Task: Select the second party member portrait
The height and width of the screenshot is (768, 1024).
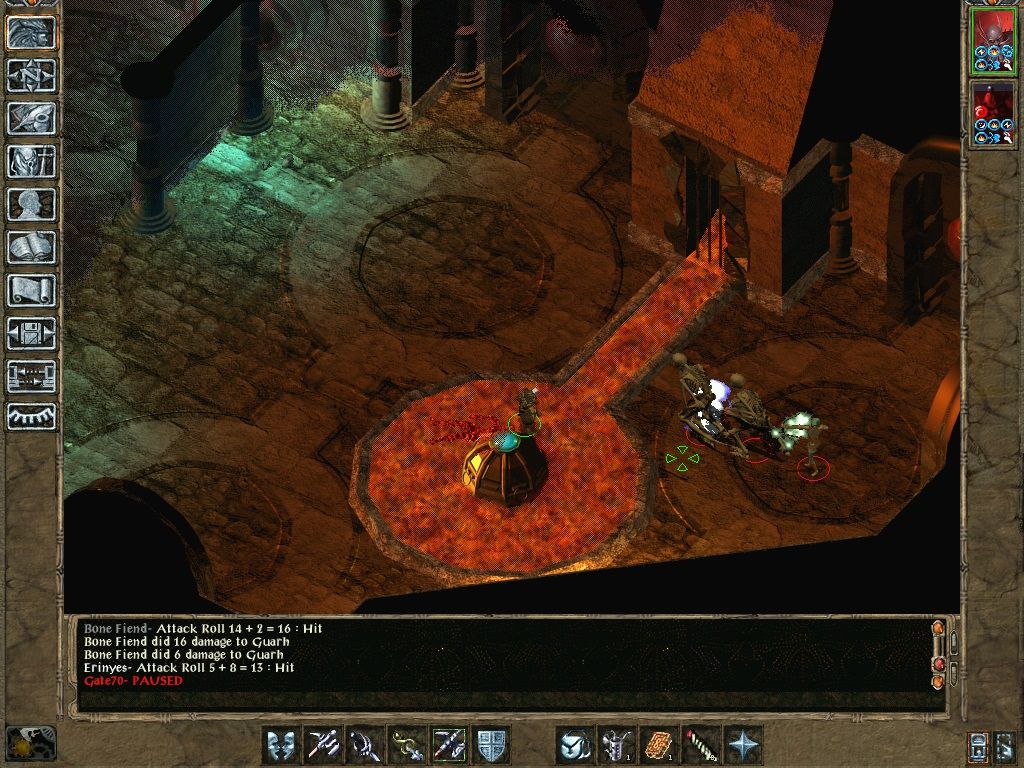Action: [x=993, y=115]
